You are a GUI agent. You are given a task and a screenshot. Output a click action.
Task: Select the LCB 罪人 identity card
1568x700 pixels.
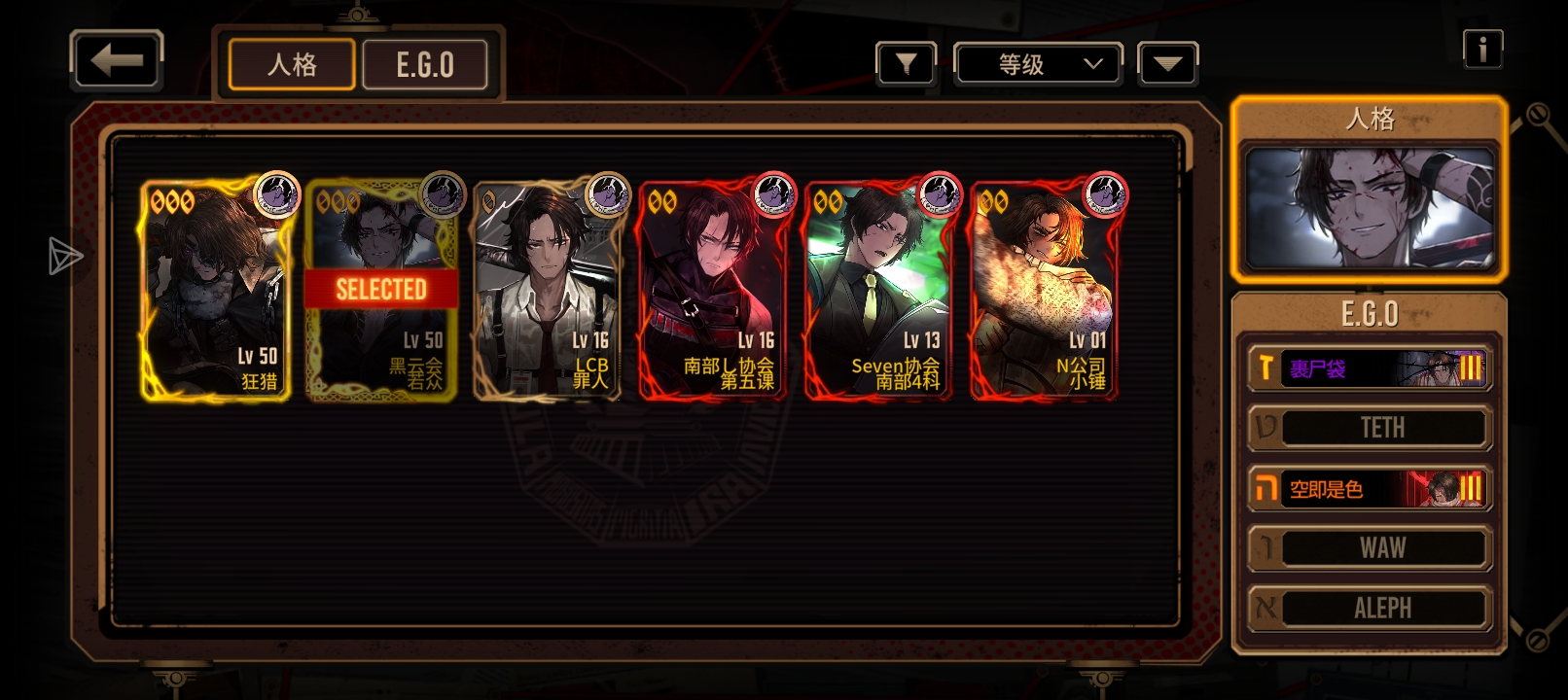point(547,290)
